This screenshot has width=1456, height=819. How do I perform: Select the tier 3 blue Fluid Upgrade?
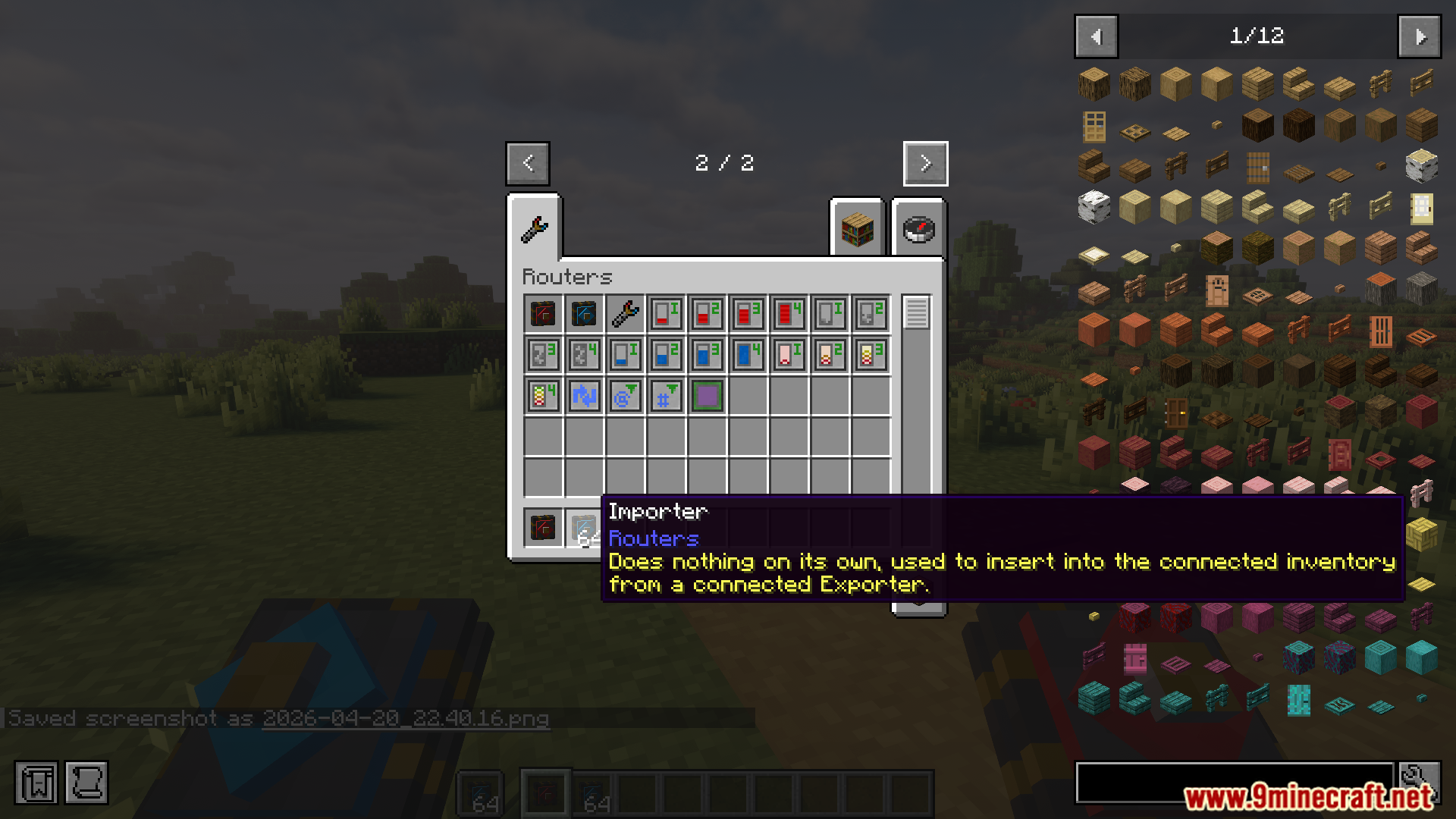coord(706,354)
